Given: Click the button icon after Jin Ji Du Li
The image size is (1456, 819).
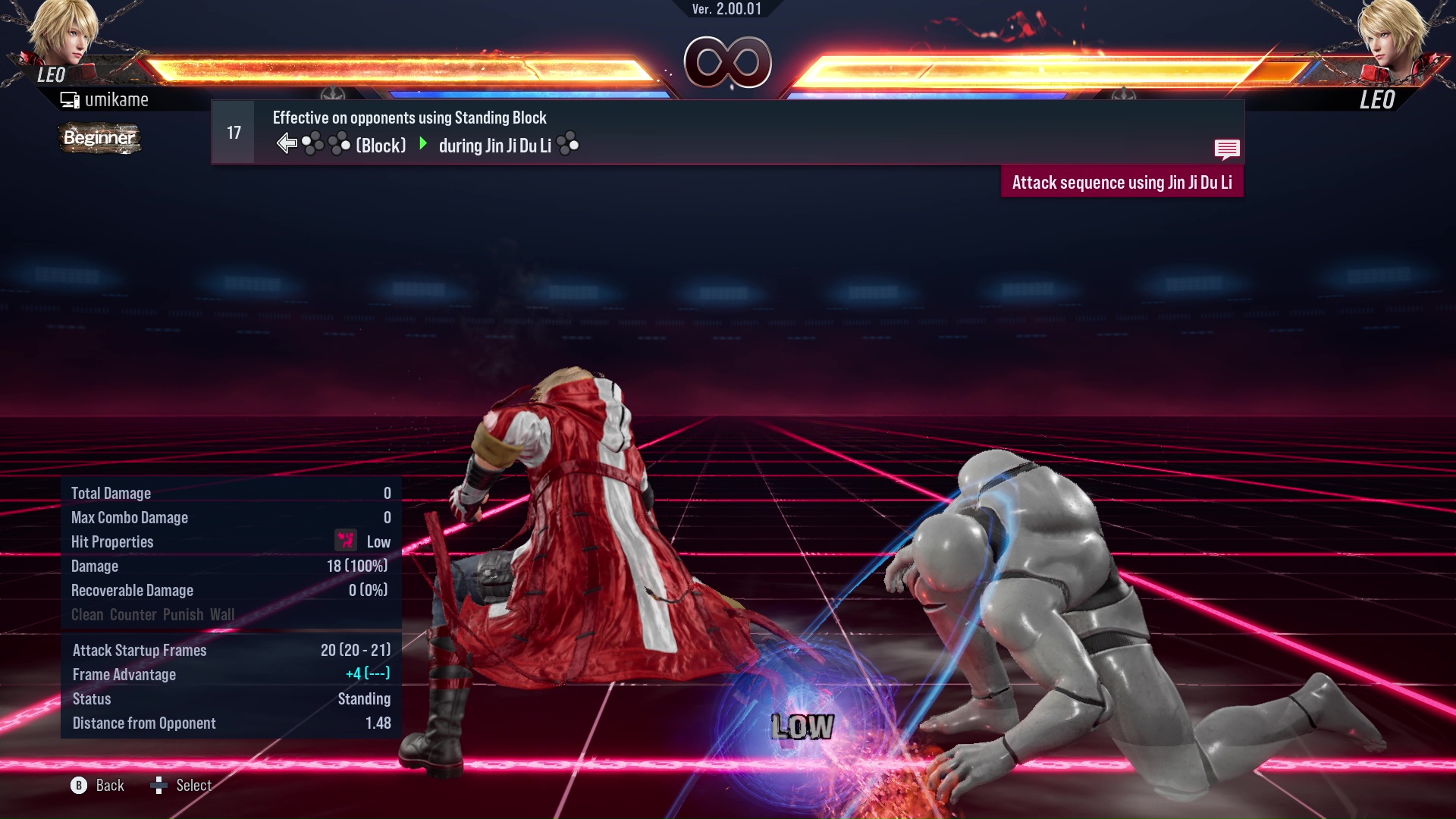Looking at the screenshot, I should 570,144.
